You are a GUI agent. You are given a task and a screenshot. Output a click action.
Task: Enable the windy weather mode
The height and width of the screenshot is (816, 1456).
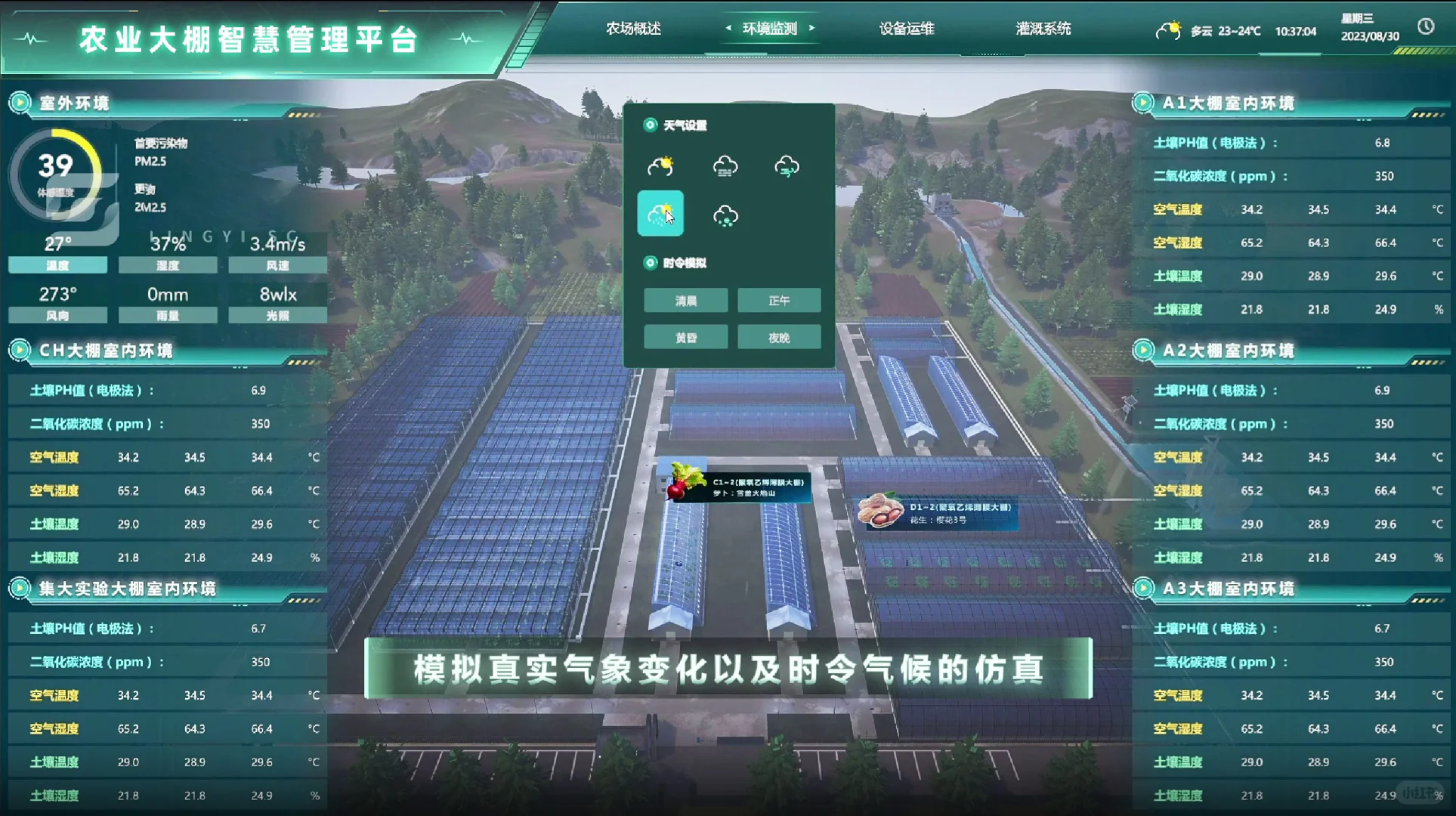coord(787,165)
